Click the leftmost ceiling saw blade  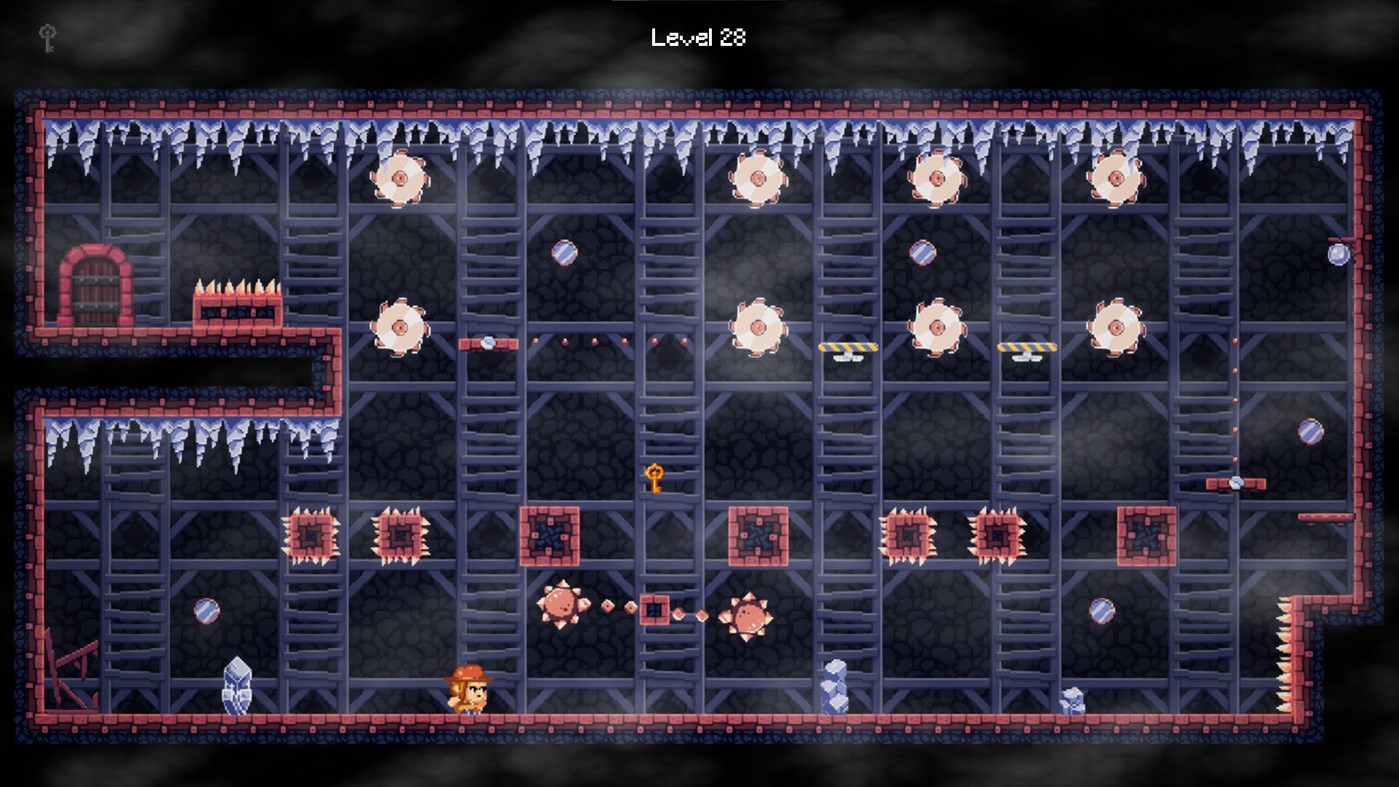398,176
